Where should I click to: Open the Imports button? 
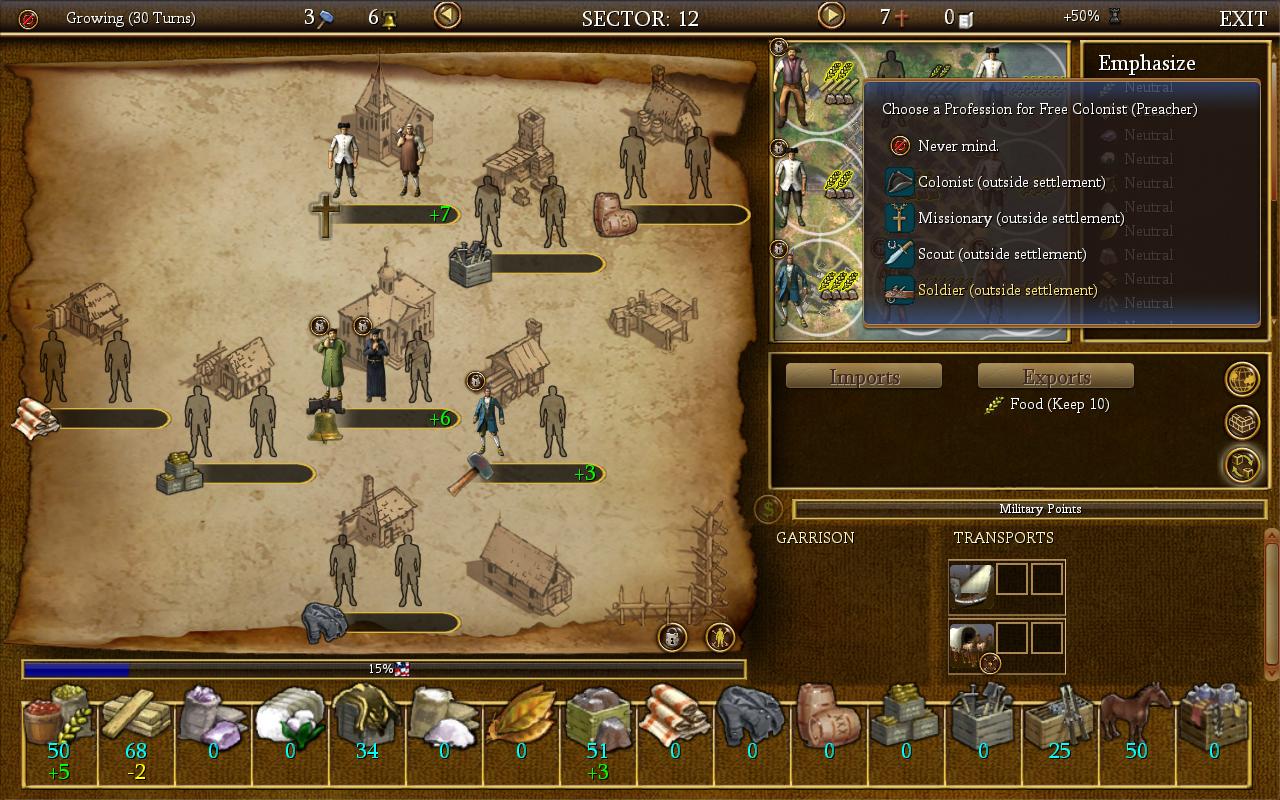click(864, 376)
